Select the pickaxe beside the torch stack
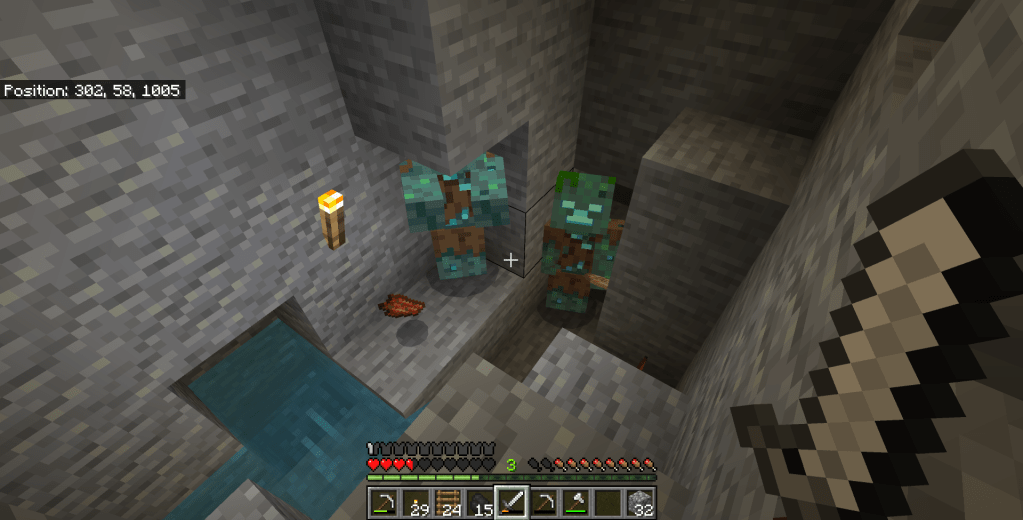The image size is (1023, 520). coord(383,502)
